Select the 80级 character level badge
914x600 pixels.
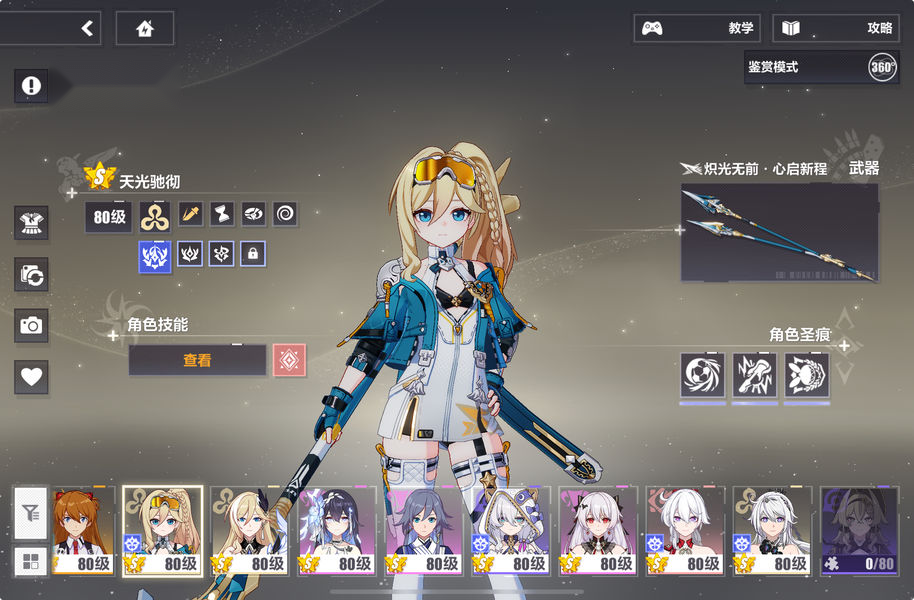point(108,216)
